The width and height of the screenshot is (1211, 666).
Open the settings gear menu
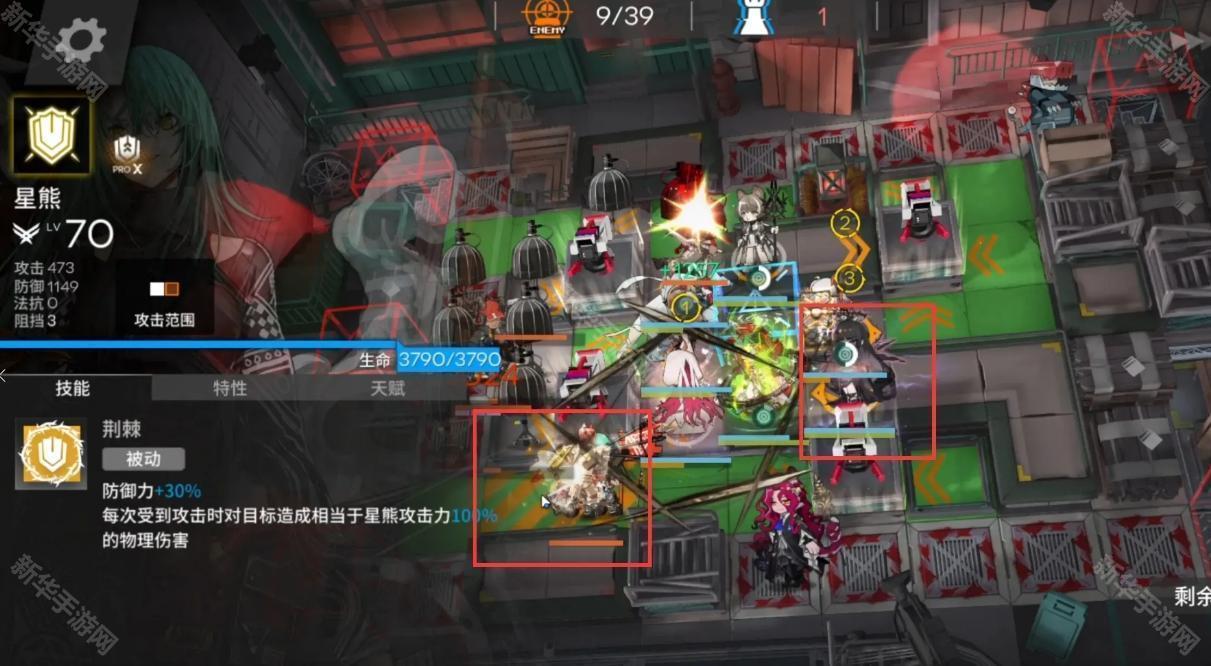coord(80,41)
